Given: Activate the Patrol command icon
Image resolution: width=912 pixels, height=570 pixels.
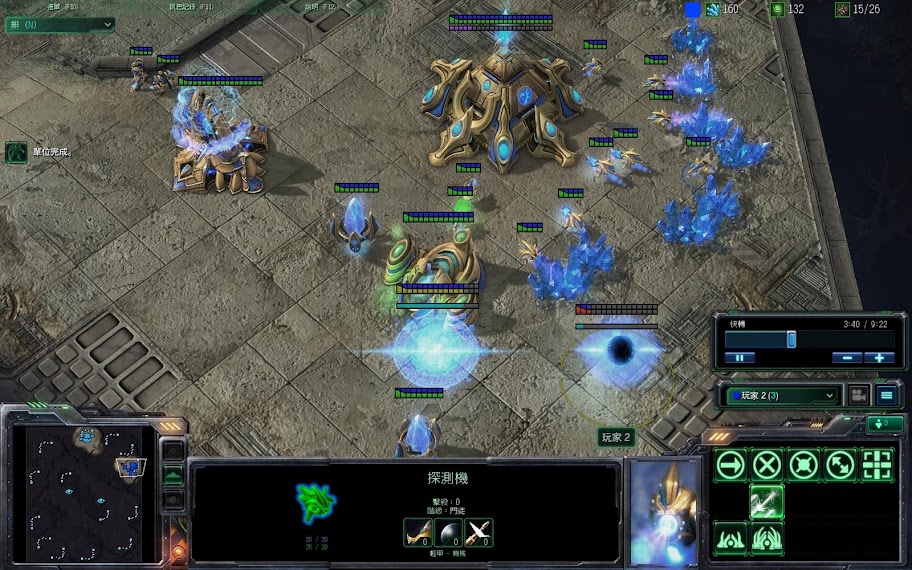Looking at the screenshot, I should 840,465.
